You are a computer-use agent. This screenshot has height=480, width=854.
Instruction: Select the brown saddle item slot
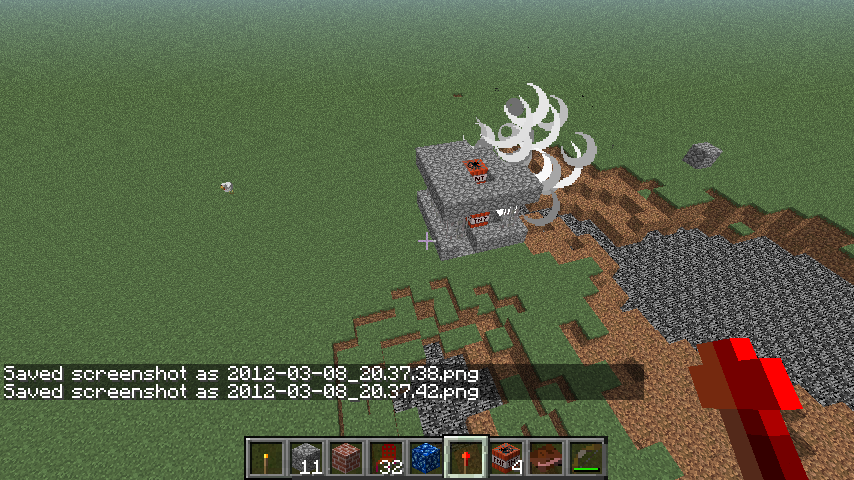coord(545,458)
